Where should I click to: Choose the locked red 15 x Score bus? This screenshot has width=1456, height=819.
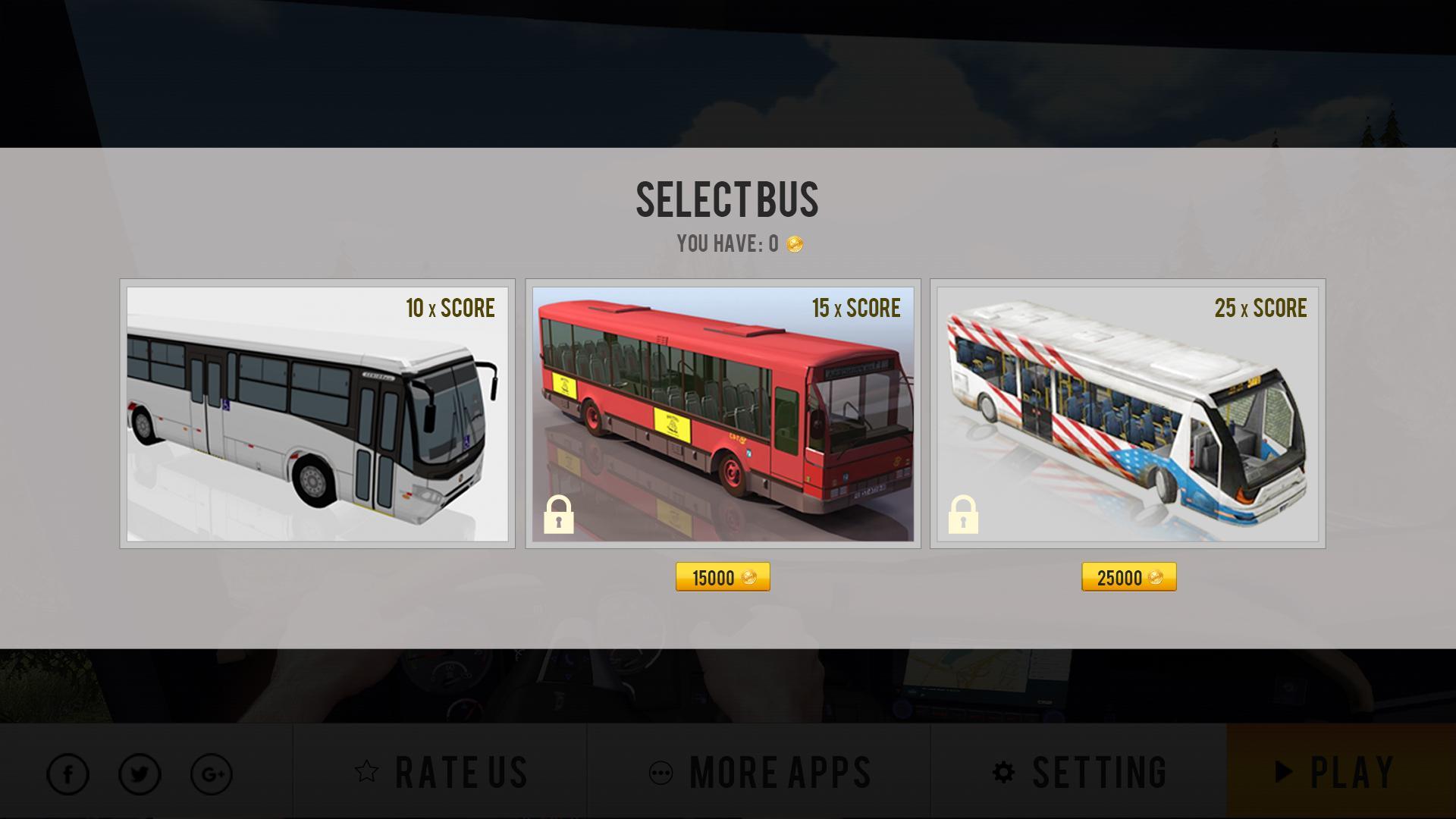point(723,413)
